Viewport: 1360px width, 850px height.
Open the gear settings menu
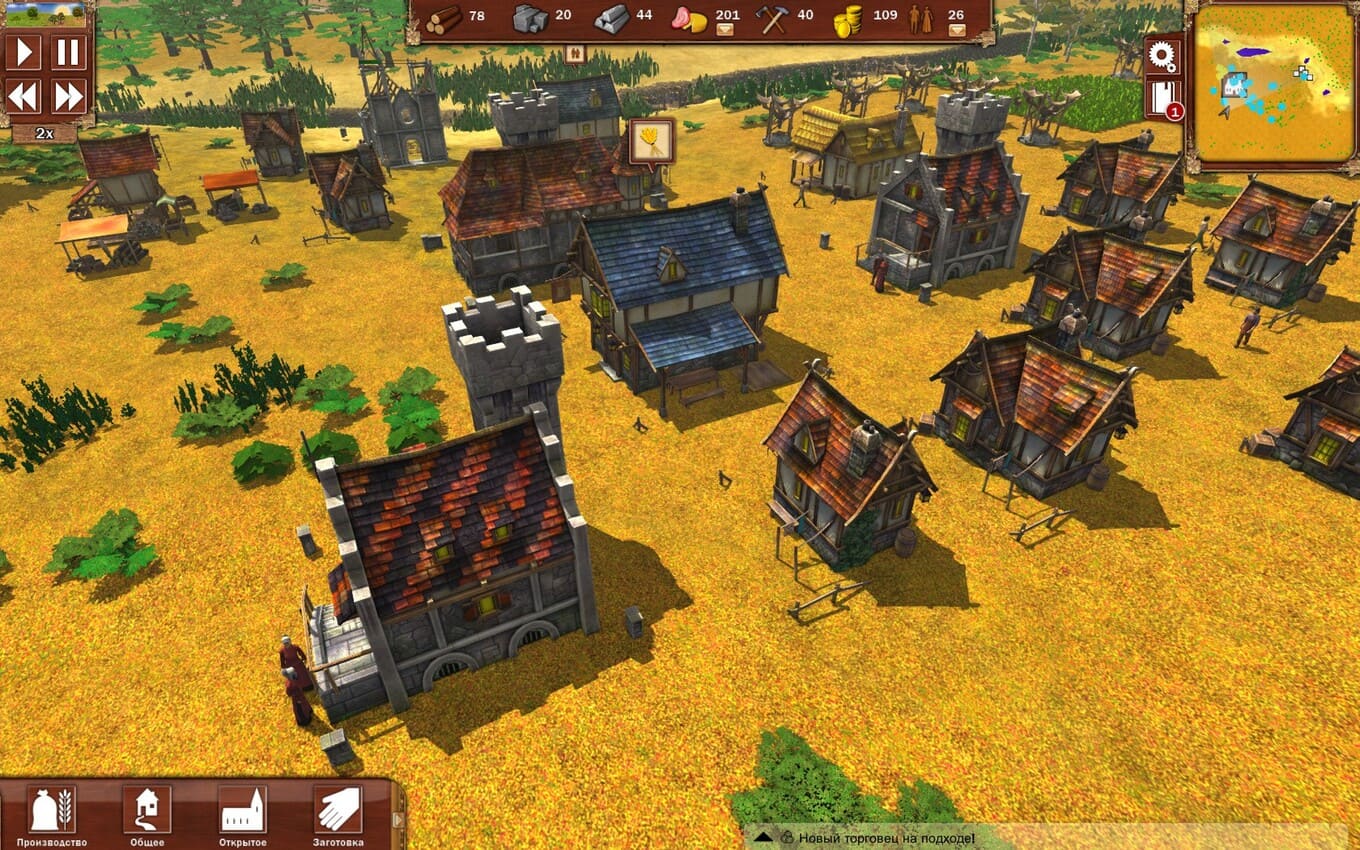[x=1164, y=56]
